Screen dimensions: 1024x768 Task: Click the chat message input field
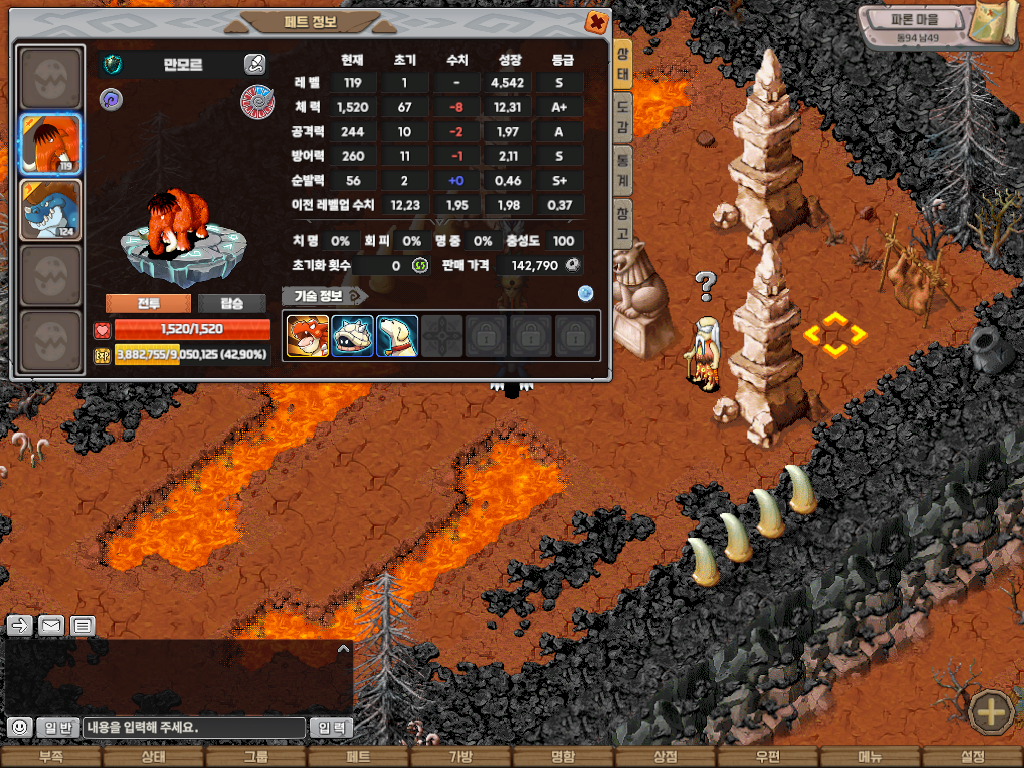(194, 728)
